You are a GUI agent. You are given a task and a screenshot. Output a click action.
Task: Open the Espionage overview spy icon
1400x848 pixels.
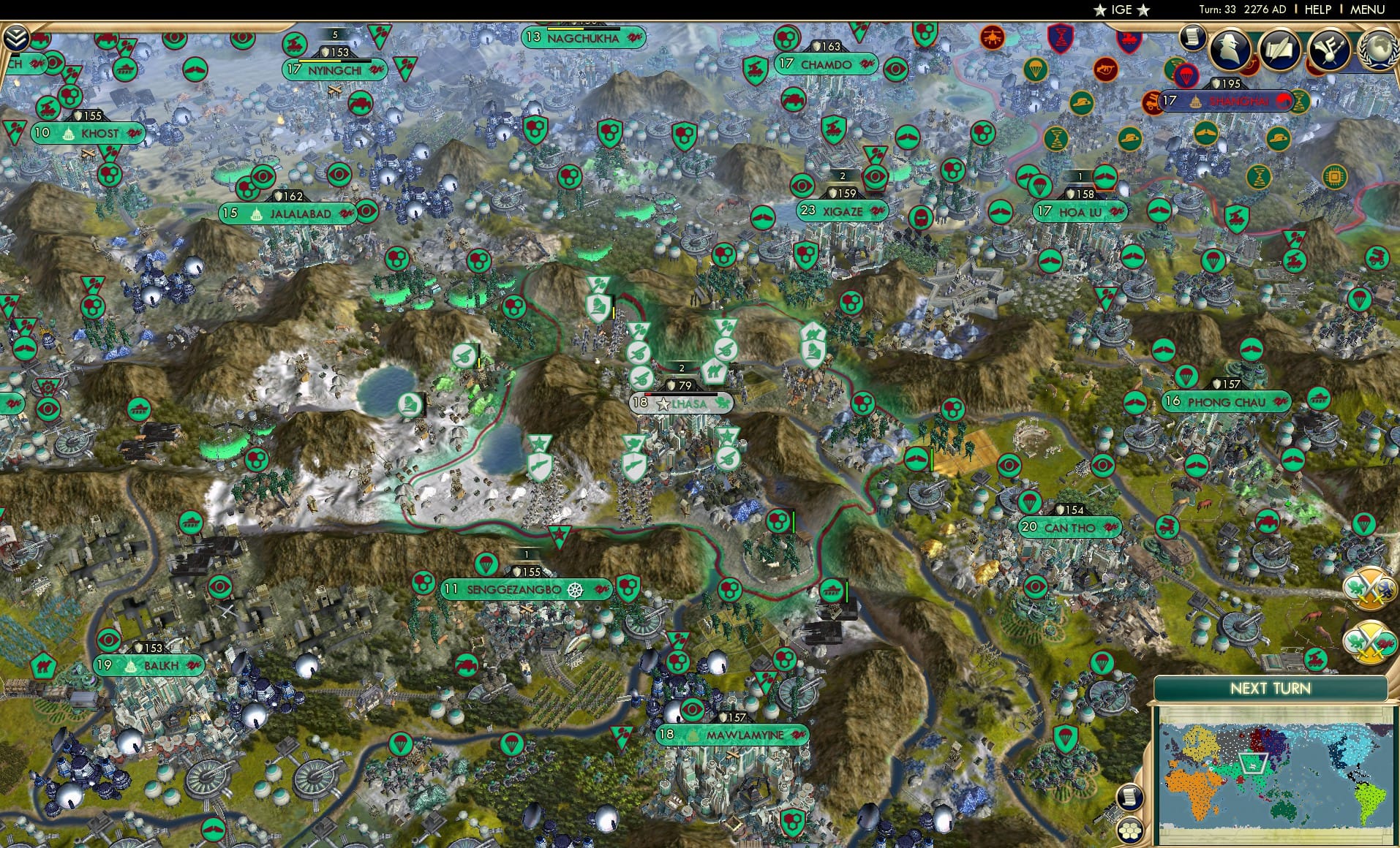[x=1230, y=48]
